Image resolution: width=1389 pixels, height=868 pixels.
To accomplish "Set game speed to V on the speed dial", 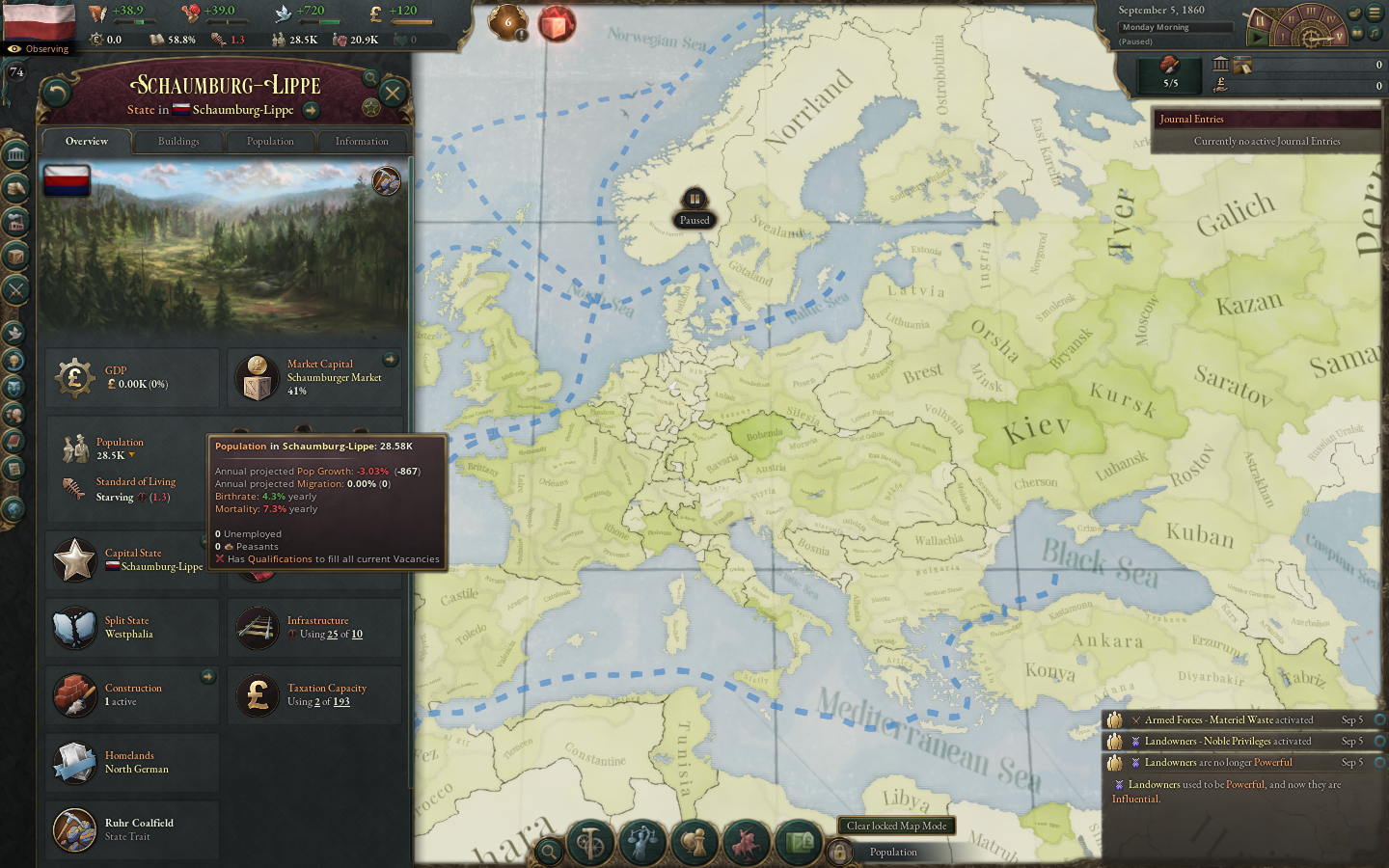I will tap(1339, 37).
